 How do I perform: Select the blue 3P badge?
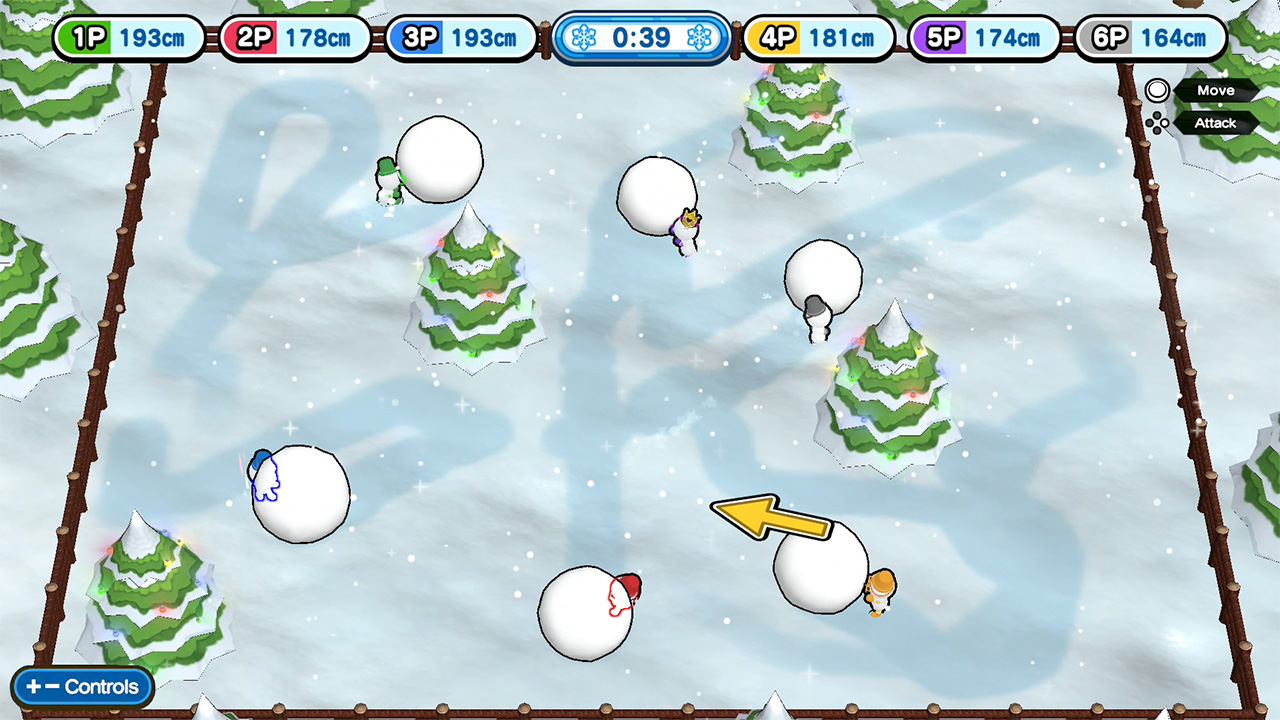click(x=421, y=37)
